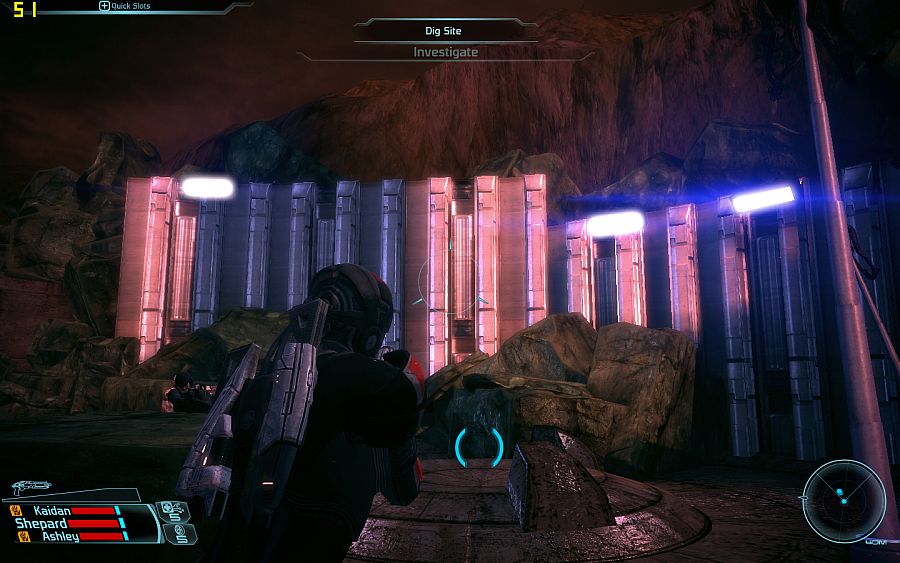Screen dimensions: 900x563
Task: Select squadmate Ashley in squad panel
Action: 59,537
